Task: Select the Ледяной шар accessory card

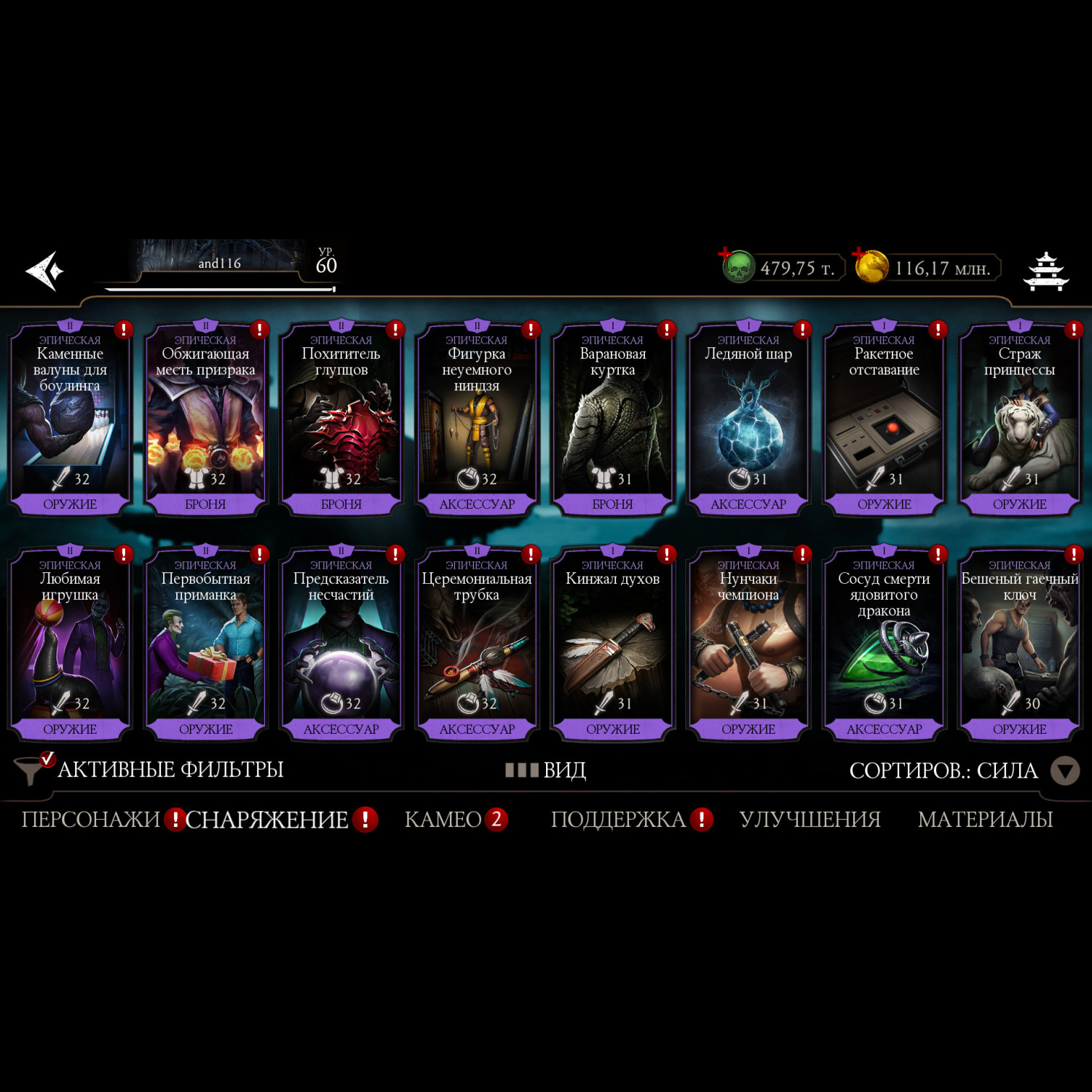Action: 748,419
